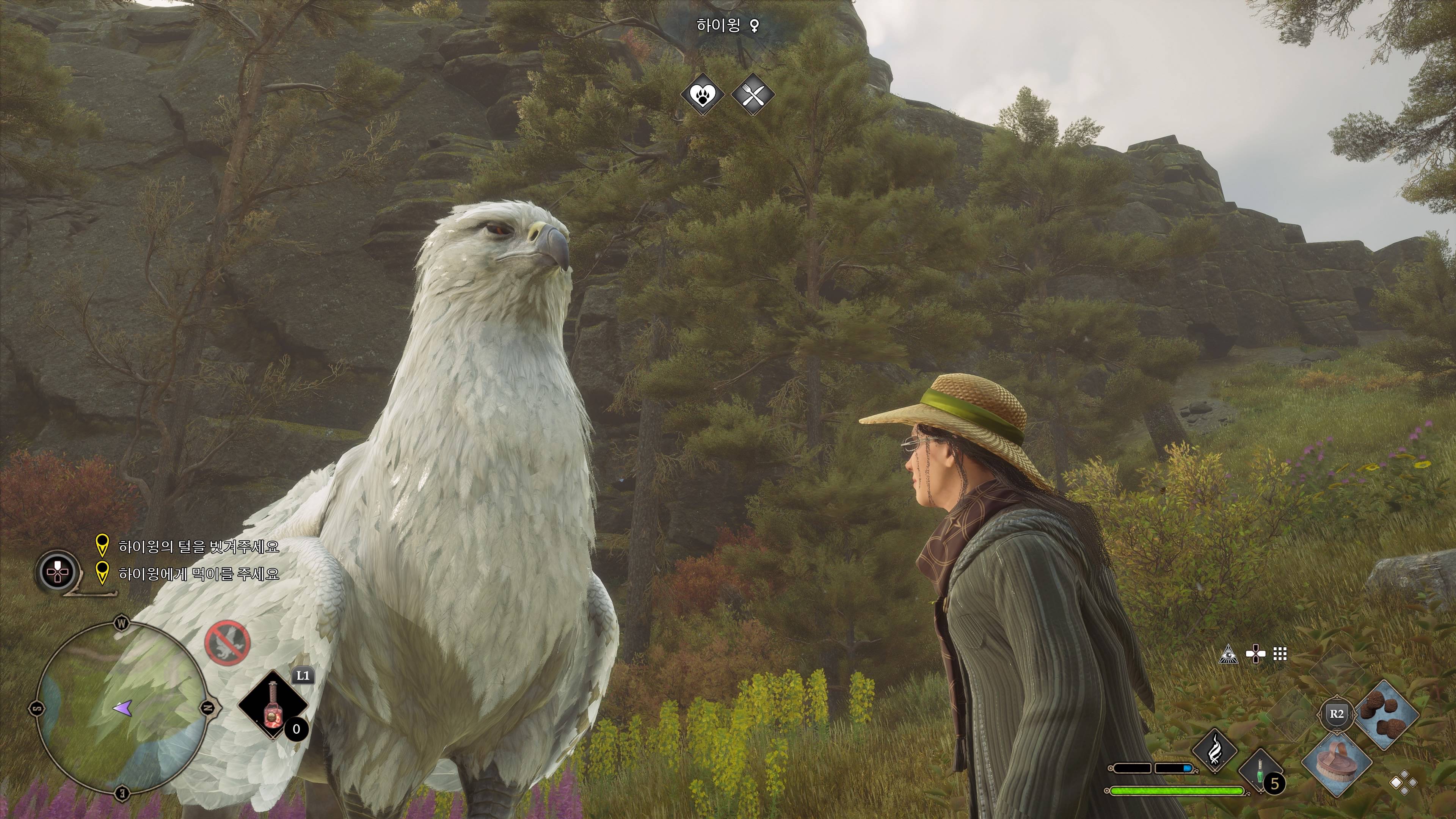
Task: Select the quest objective to feed Highwing
Action: 198,574
